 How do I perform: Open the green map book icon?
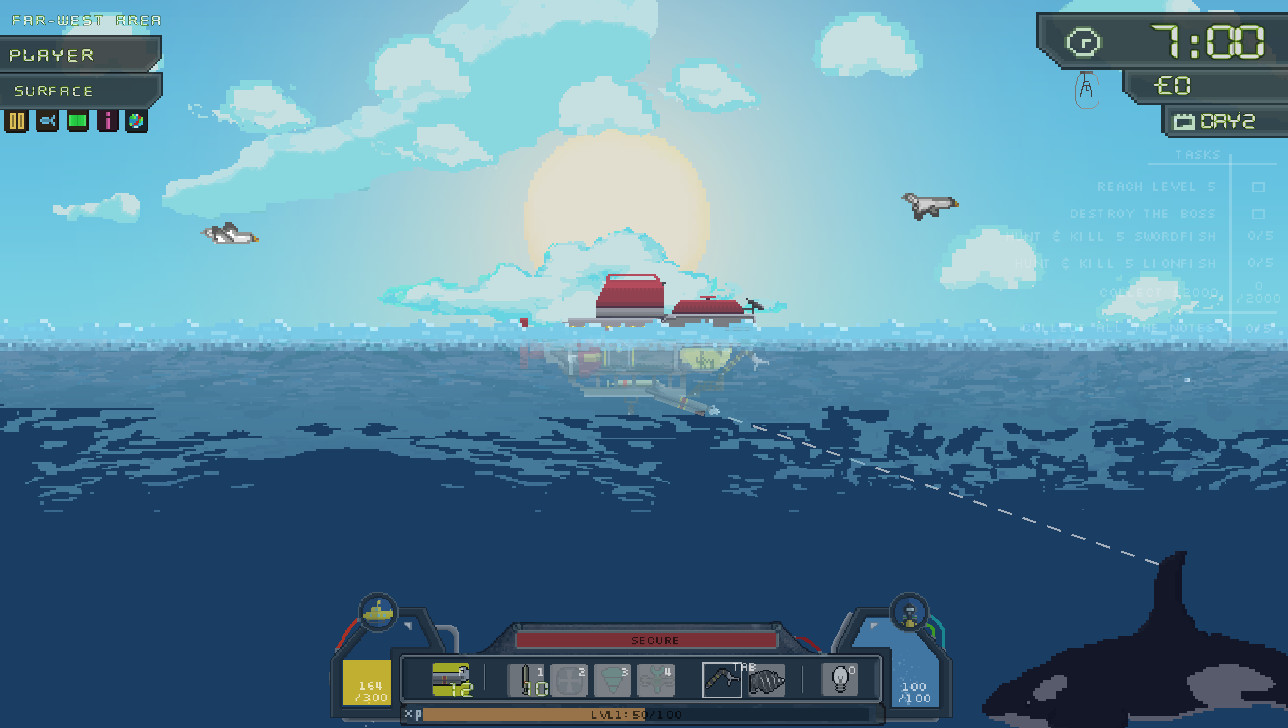tap(77, 120)
